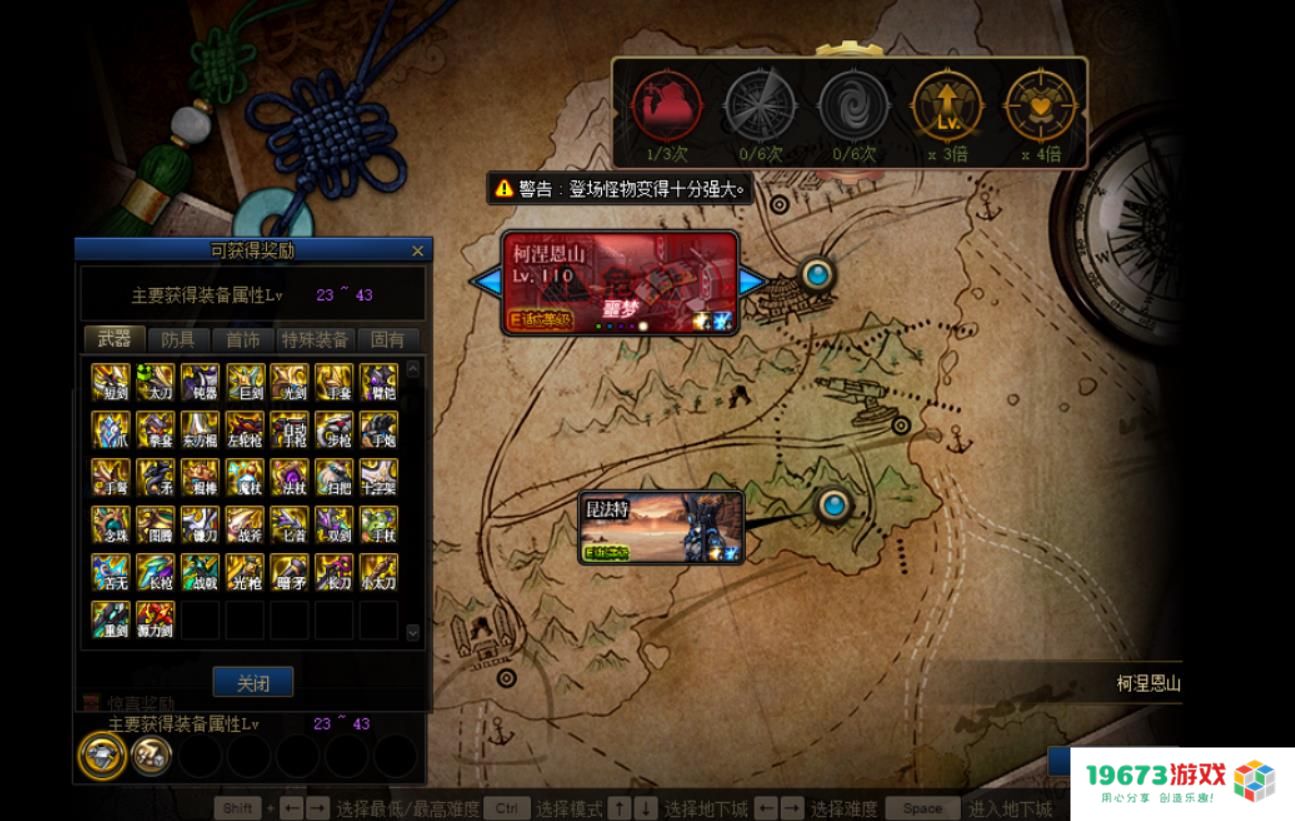Click the 巨剑 weapon reward

pos(245,383)
